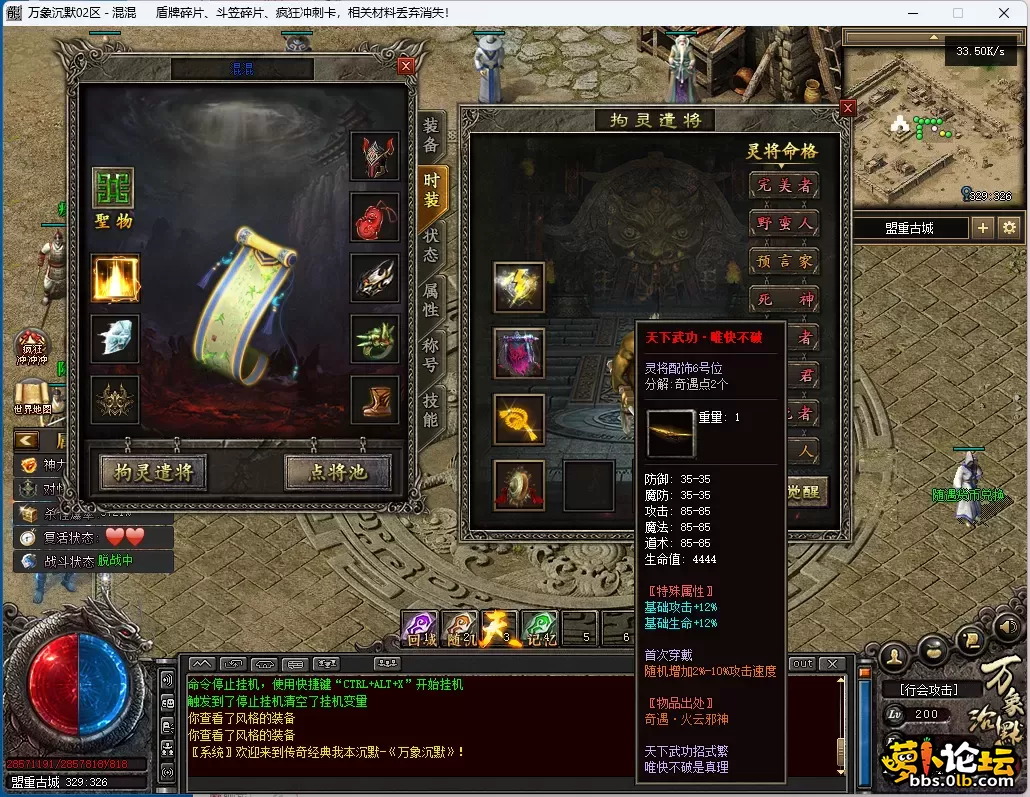Close the 拘灵遣将 panel
Viewport: 1030px width, 797px height.
[x=848, y=109]
